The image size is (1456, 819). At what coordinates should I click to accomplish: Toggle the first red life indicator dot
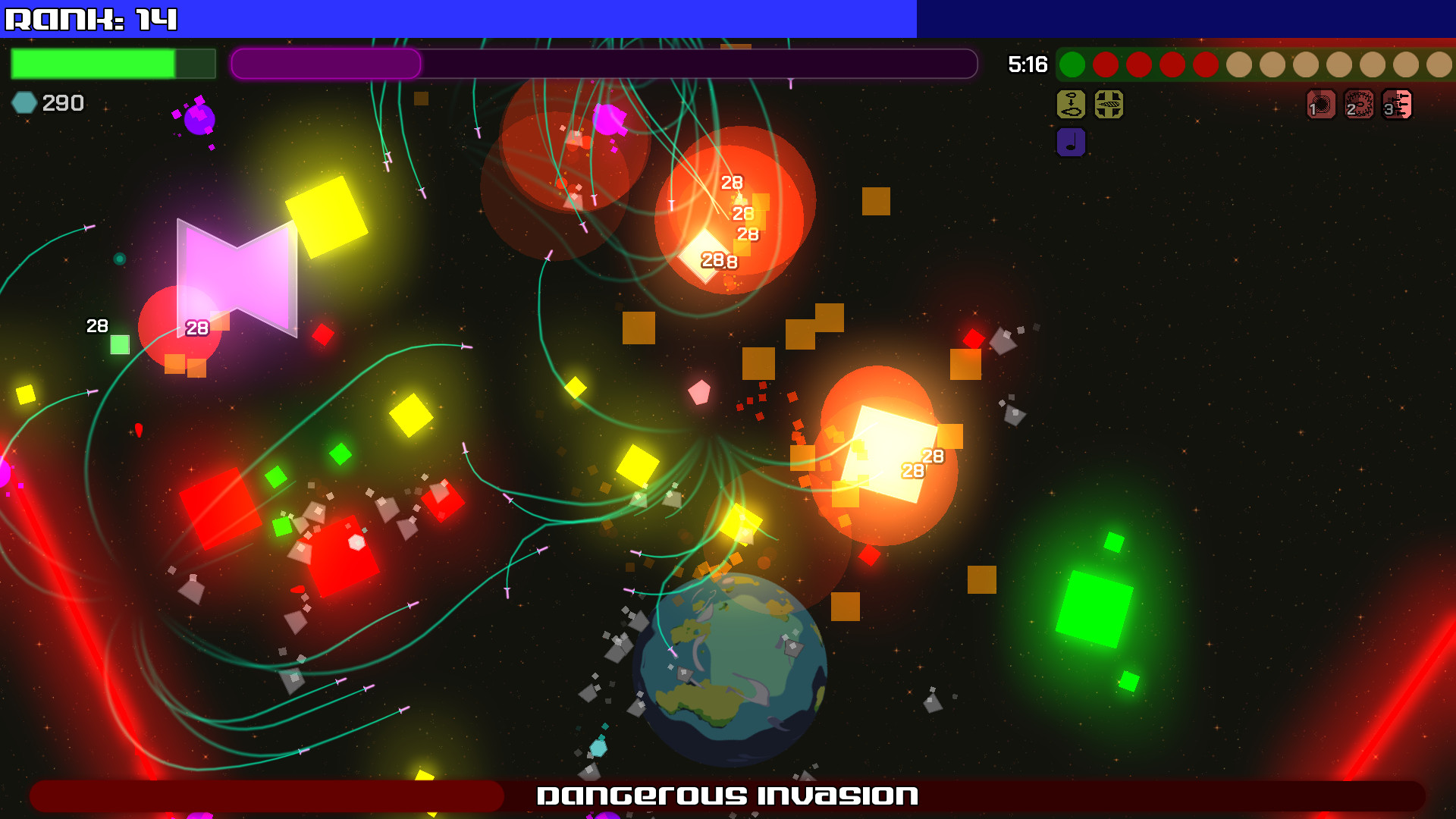point(1106,65)
